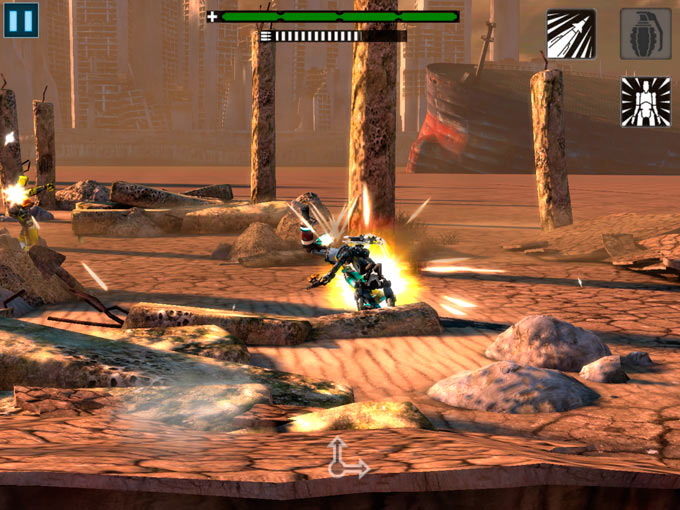
Task: Select the grenade ability icon
Action: (645, 34)
